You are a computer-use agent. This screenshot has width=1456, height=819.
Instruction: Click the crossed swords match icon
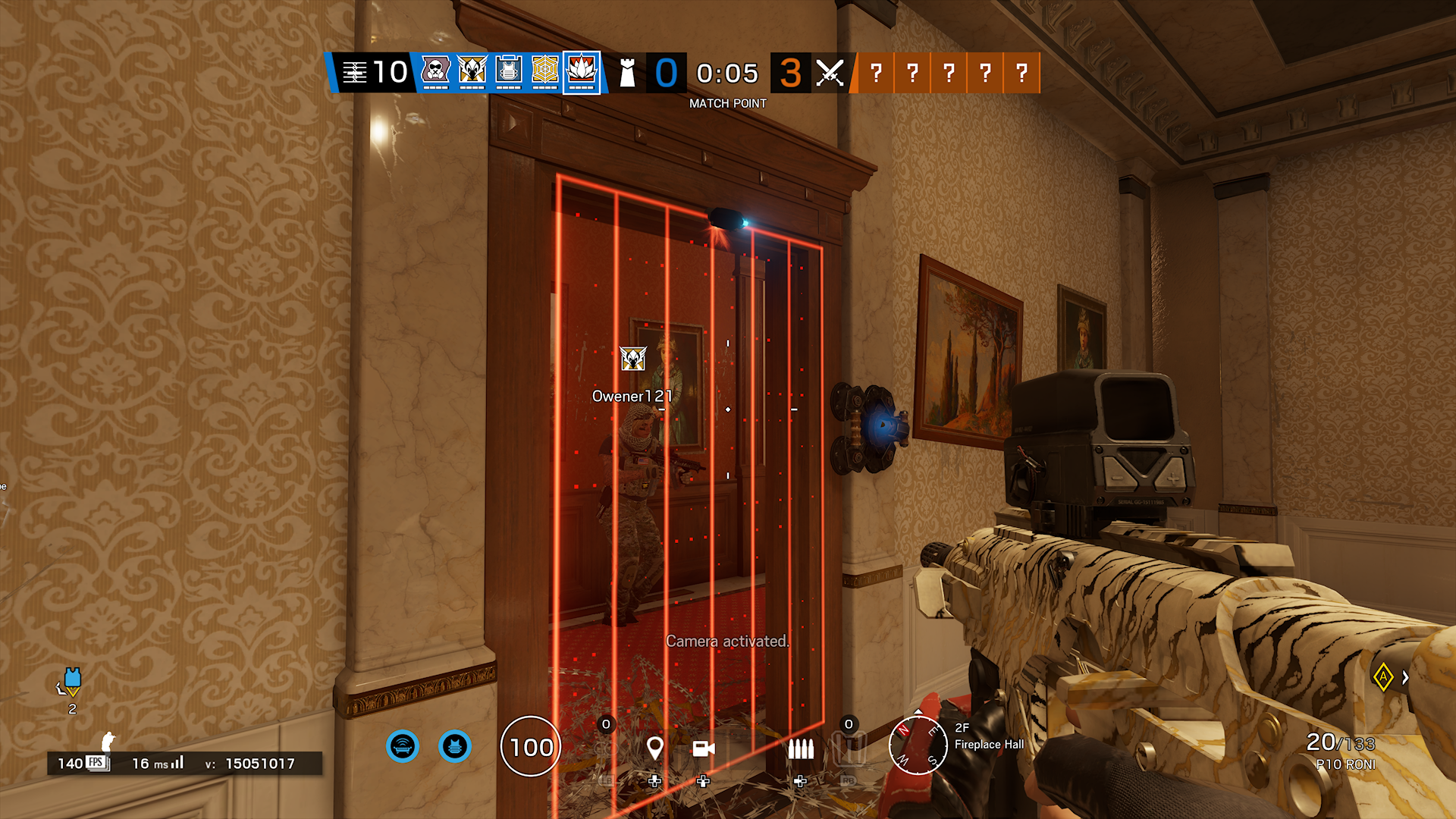point(828,73)
